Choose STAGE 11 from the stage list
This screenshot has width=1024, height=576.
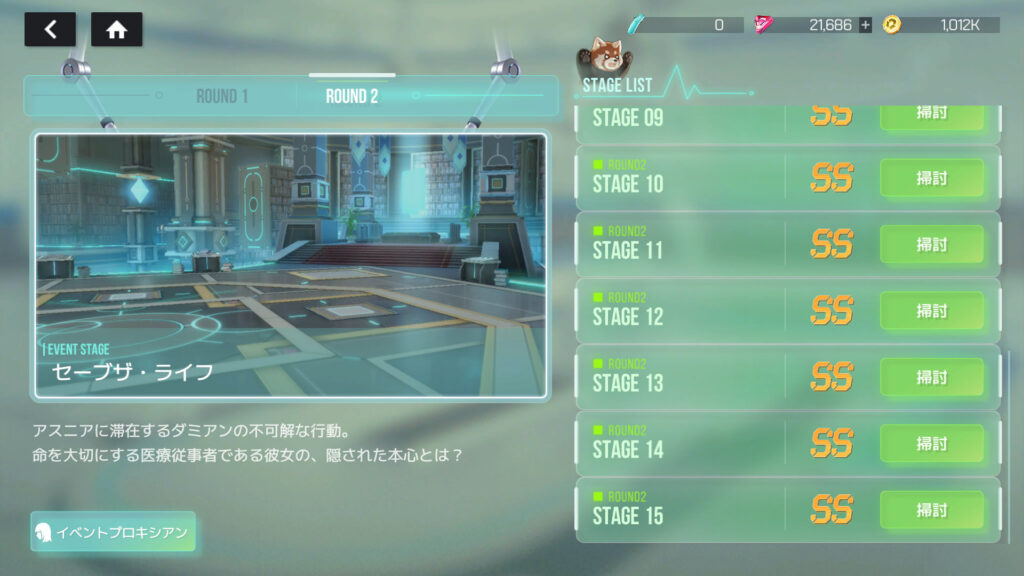(680, 244)
